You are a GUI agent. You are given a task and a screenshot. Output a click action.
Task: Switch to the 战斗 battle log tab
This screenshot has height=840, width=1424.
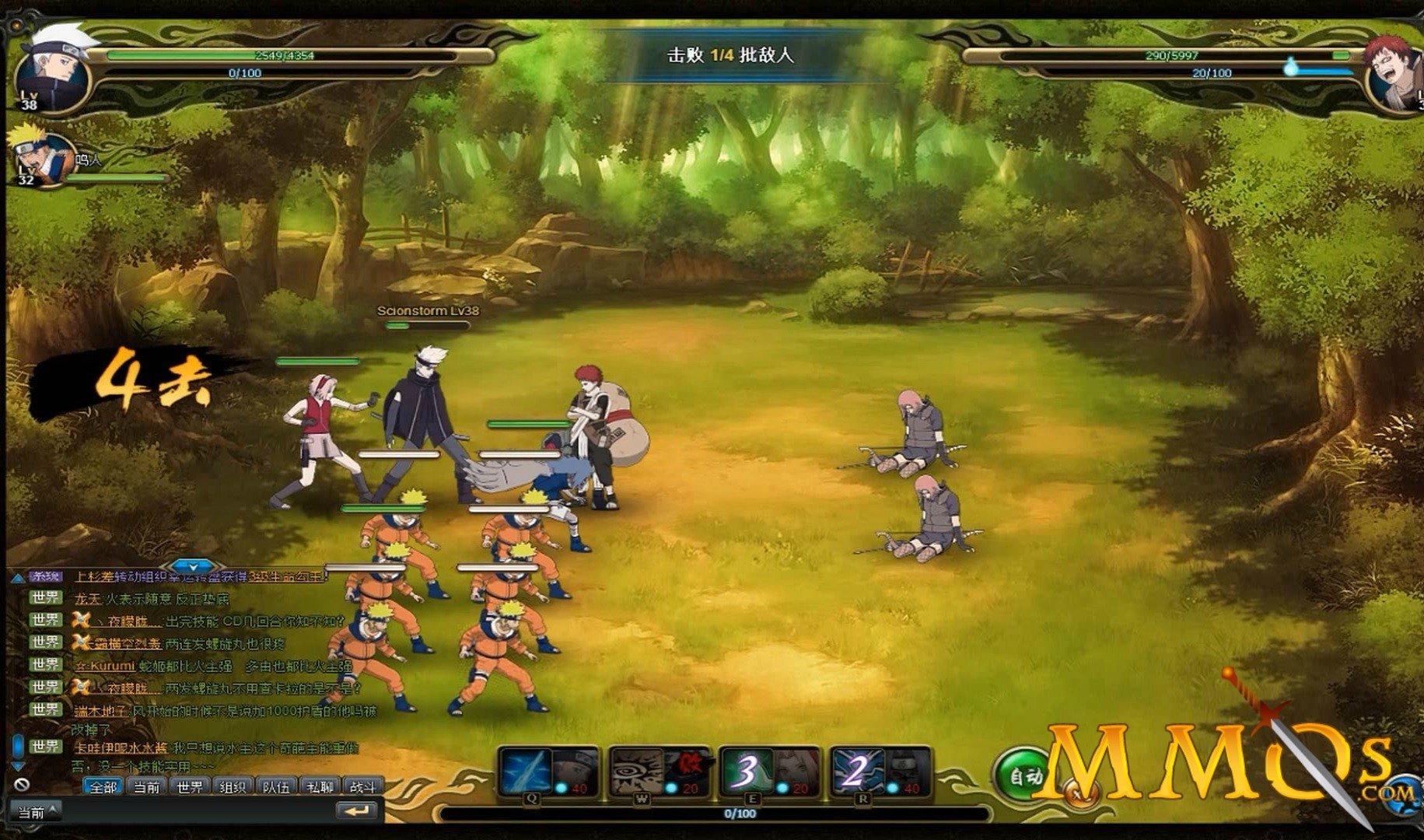362,787
